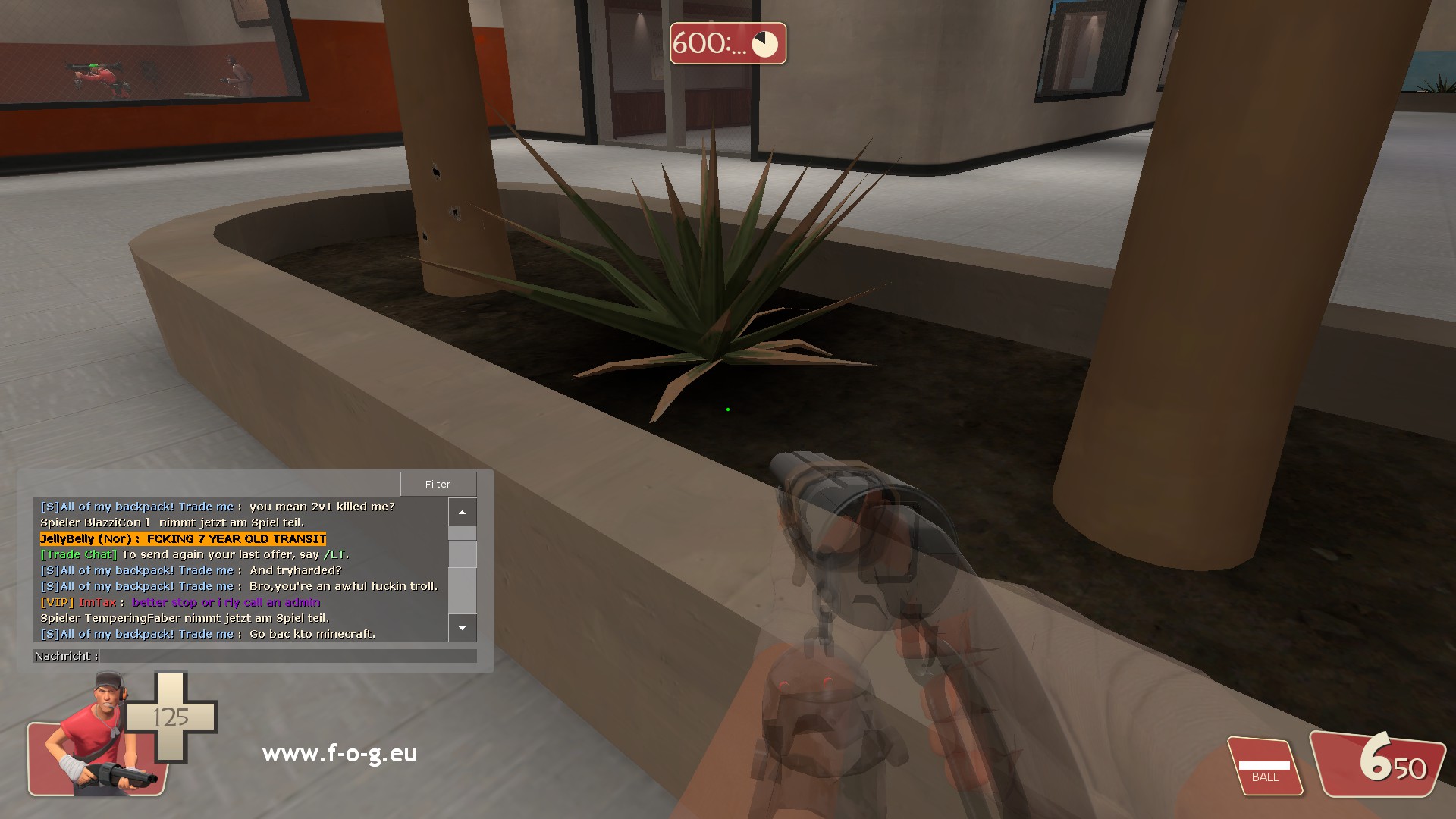The width and height of the screenshot is (1456, 819).
Task: Focus the Nachricht message input field
Action: (x=288, y=656)
